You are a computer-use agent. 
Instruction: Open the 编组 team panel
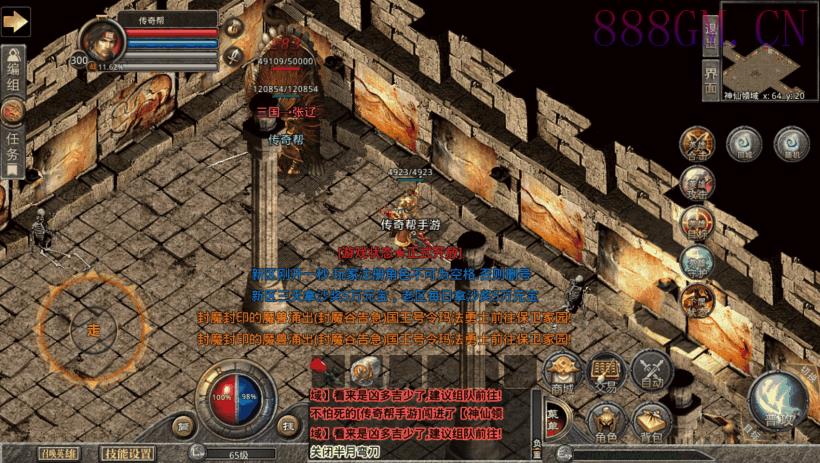click(14, 63)
